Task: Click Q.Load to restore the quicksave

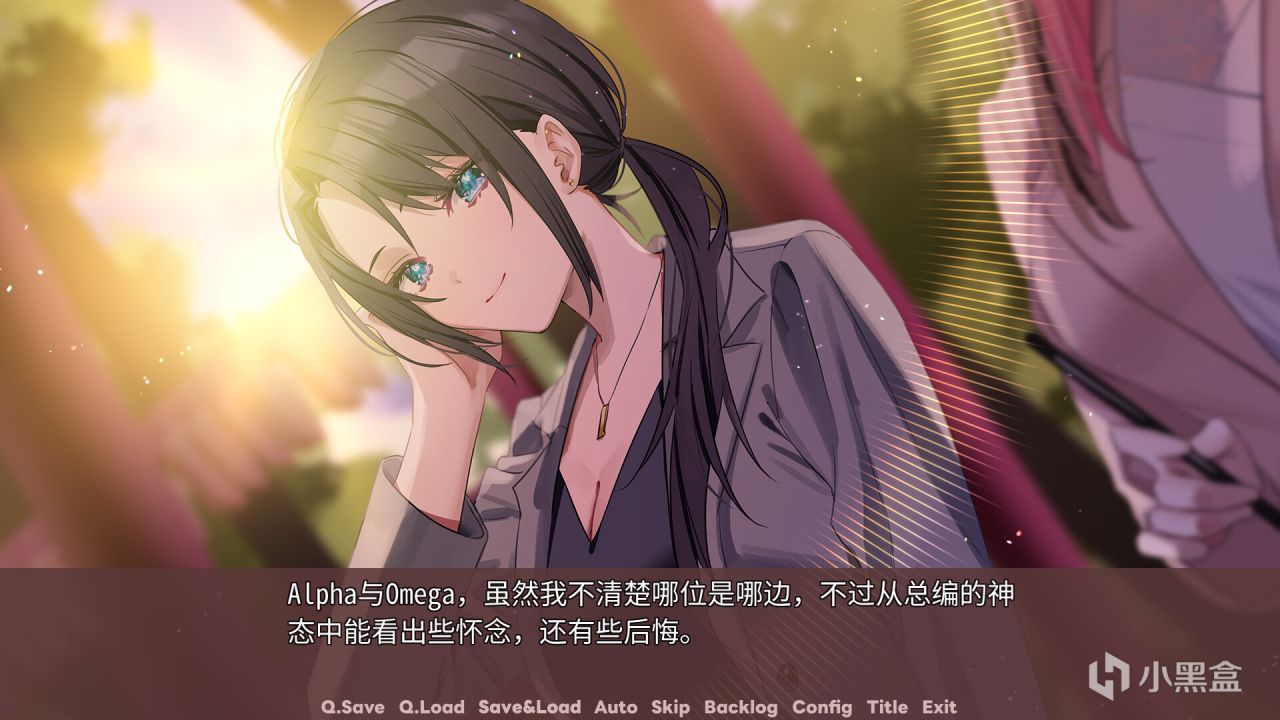Action: (431, 707)
